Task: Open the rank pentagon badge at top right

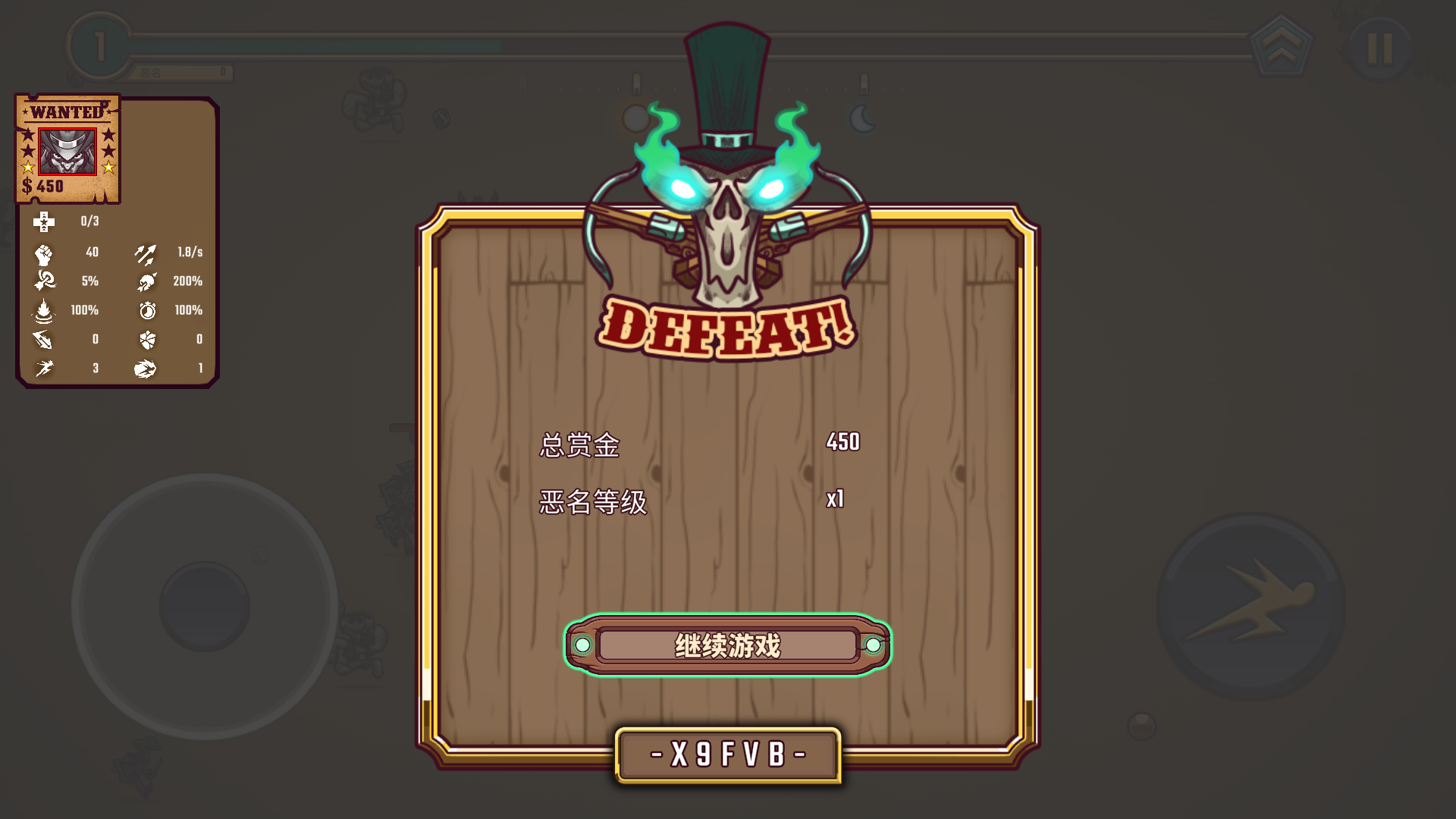Action: click(1282, 45)
